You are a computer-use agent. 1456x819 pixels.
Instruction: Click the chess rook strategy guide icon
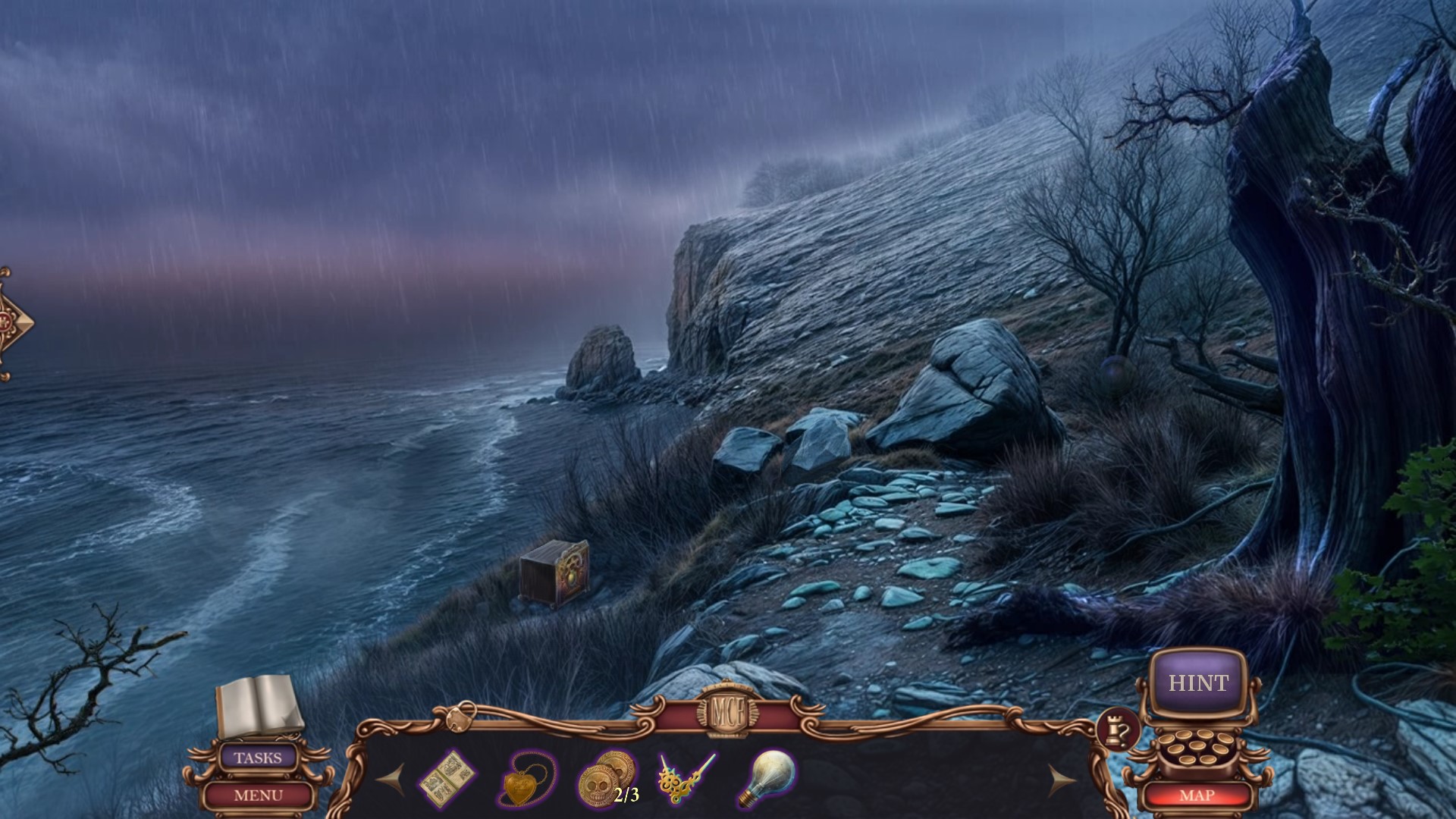(x=1118, y=731)
